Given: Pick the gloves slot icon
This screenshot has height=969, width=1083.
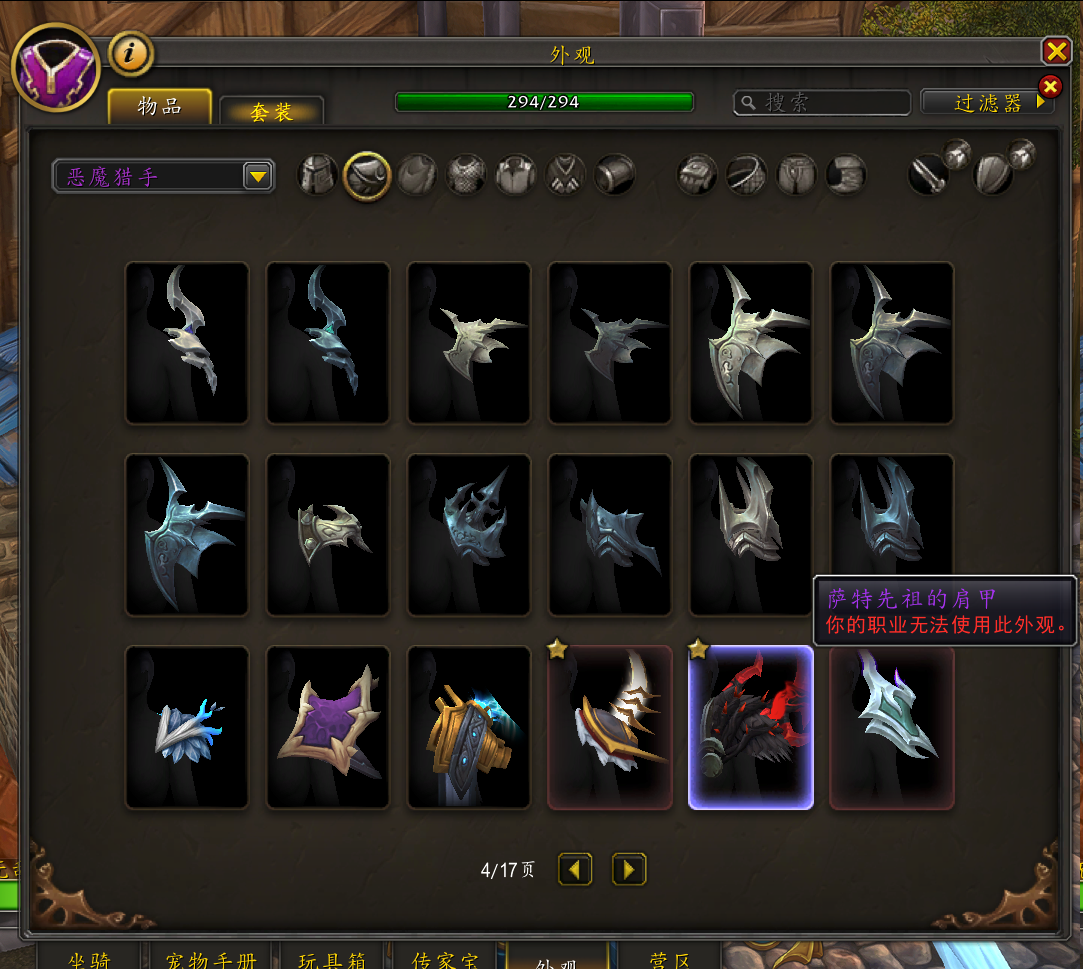Looking at the screenshot, I should click(697, 175).
